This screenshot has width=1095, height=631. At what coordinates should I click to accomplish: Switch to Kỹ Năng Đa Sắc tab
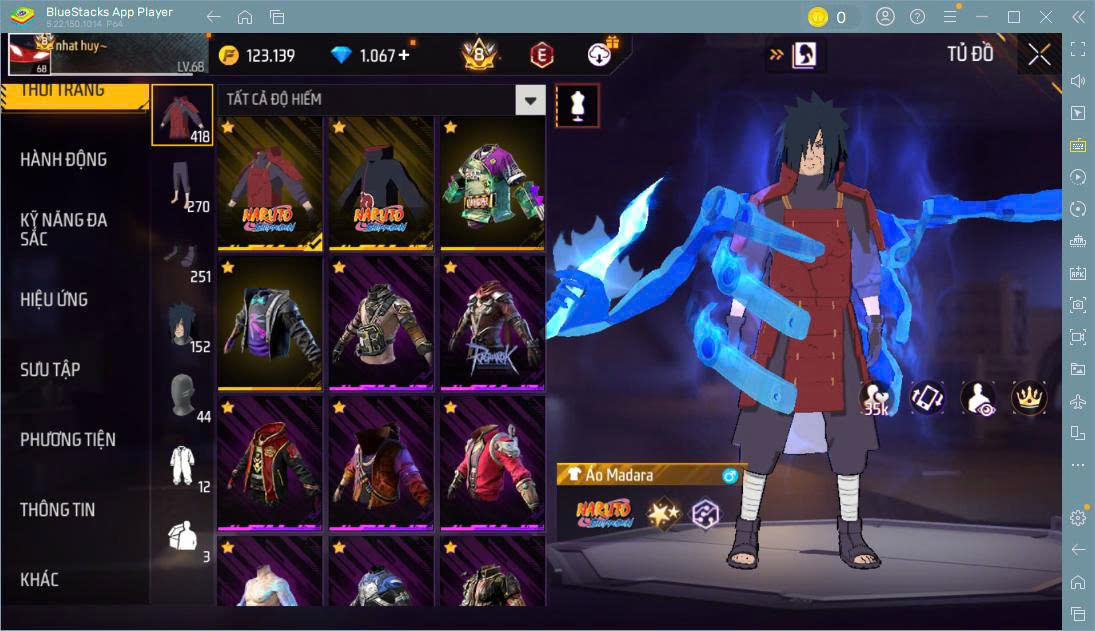click(x=64, y=229)
